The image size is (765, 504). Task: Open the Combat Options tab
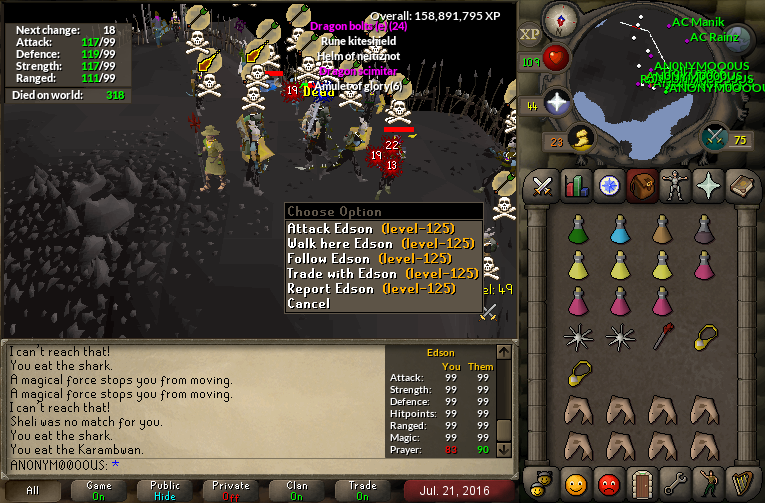(543, 185)
